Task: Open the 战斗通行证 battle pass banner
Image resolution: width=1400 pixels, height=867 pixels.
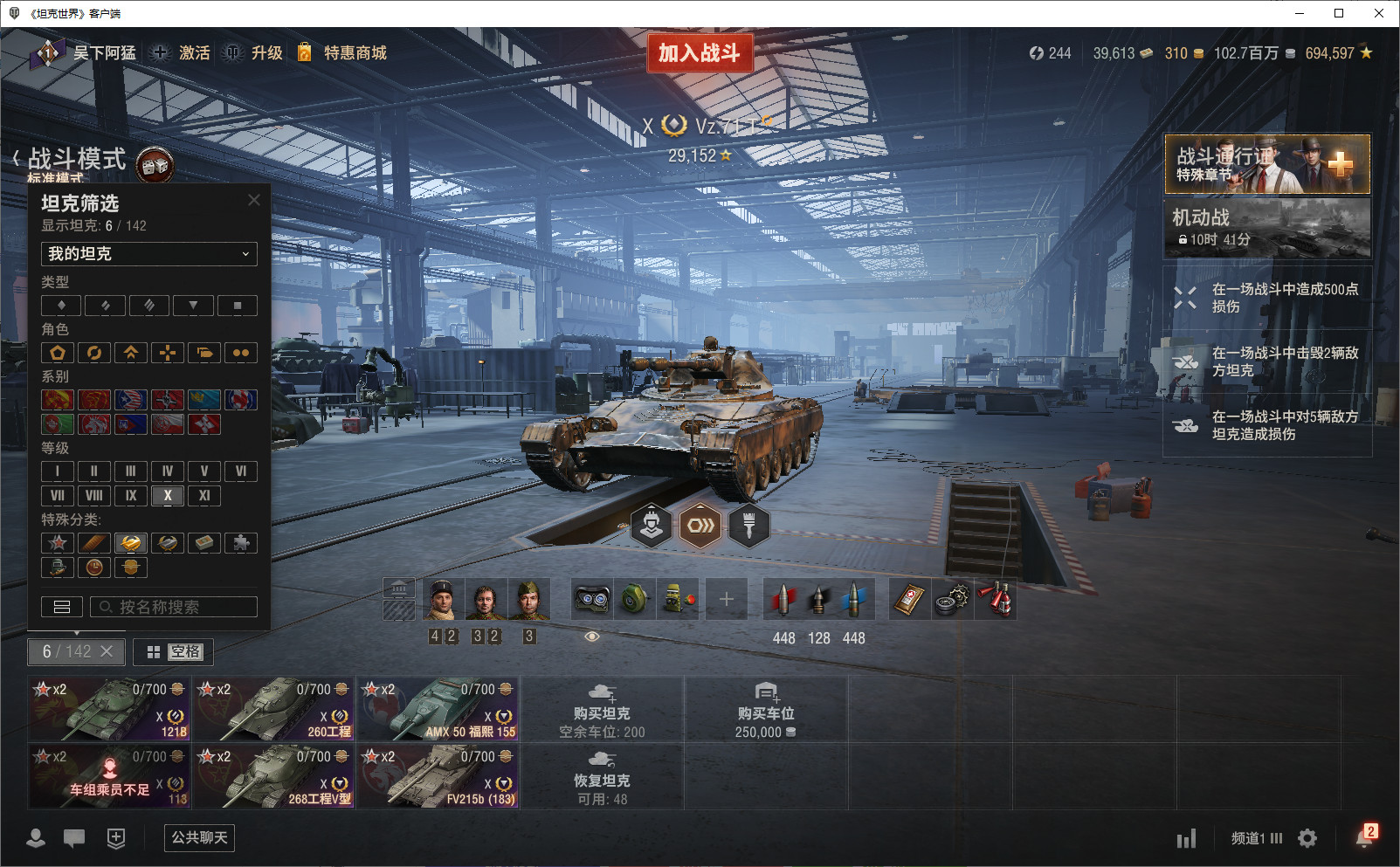Action: point(1266,163)
